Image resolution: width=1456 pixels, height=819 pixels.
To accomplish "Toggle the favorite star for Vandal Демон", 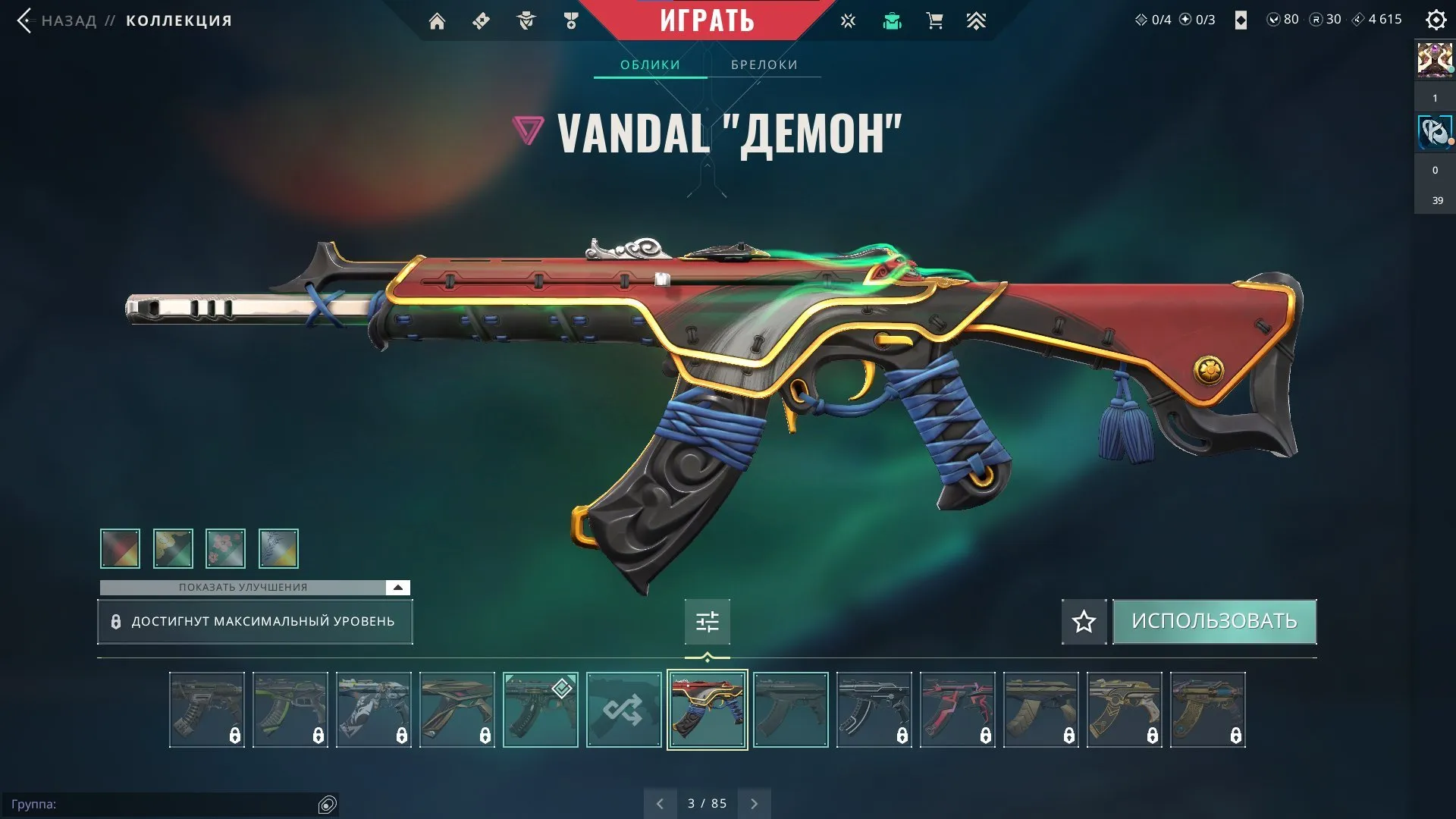I will click(1083, 621).
